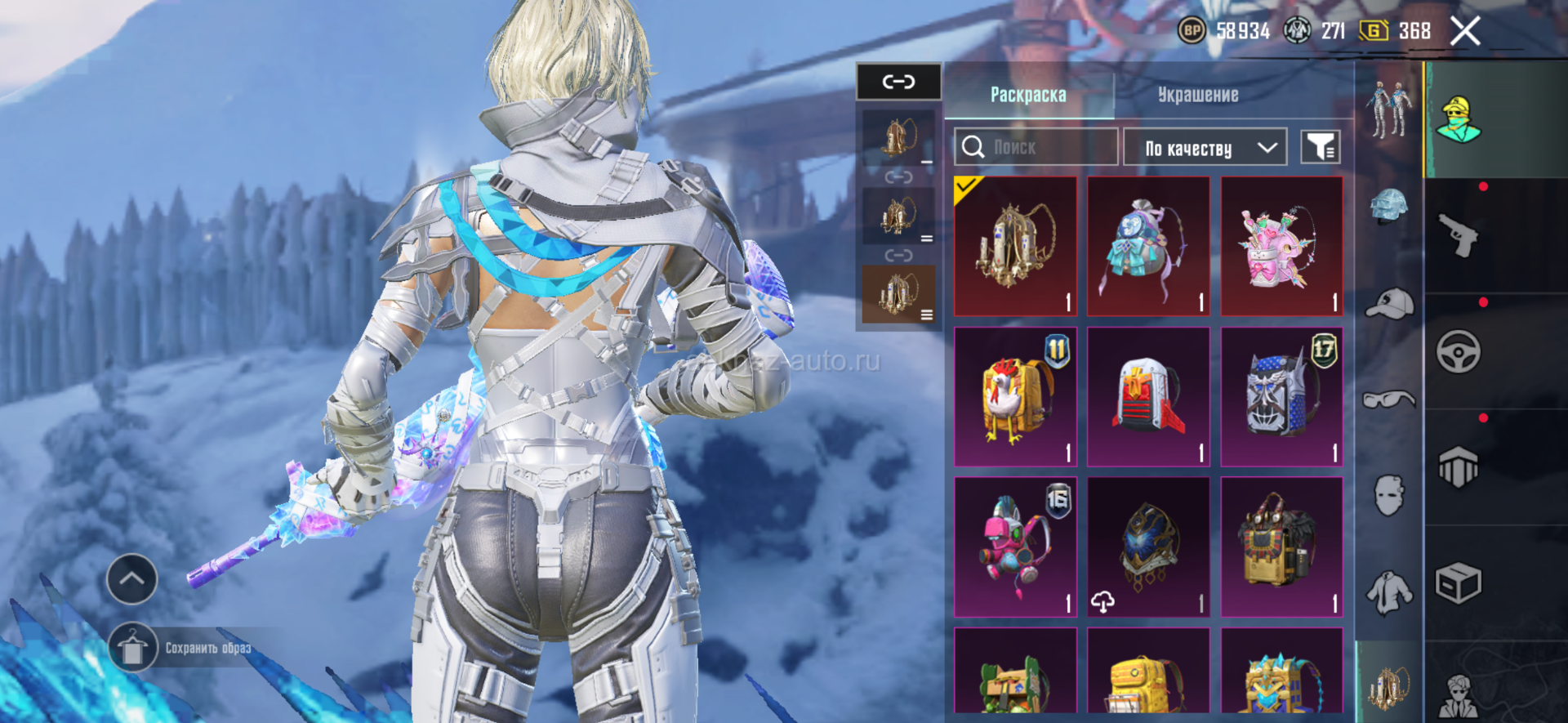1568x723 pixels.
Task: Click the Поиск search field
Action: pos(1036,148)
